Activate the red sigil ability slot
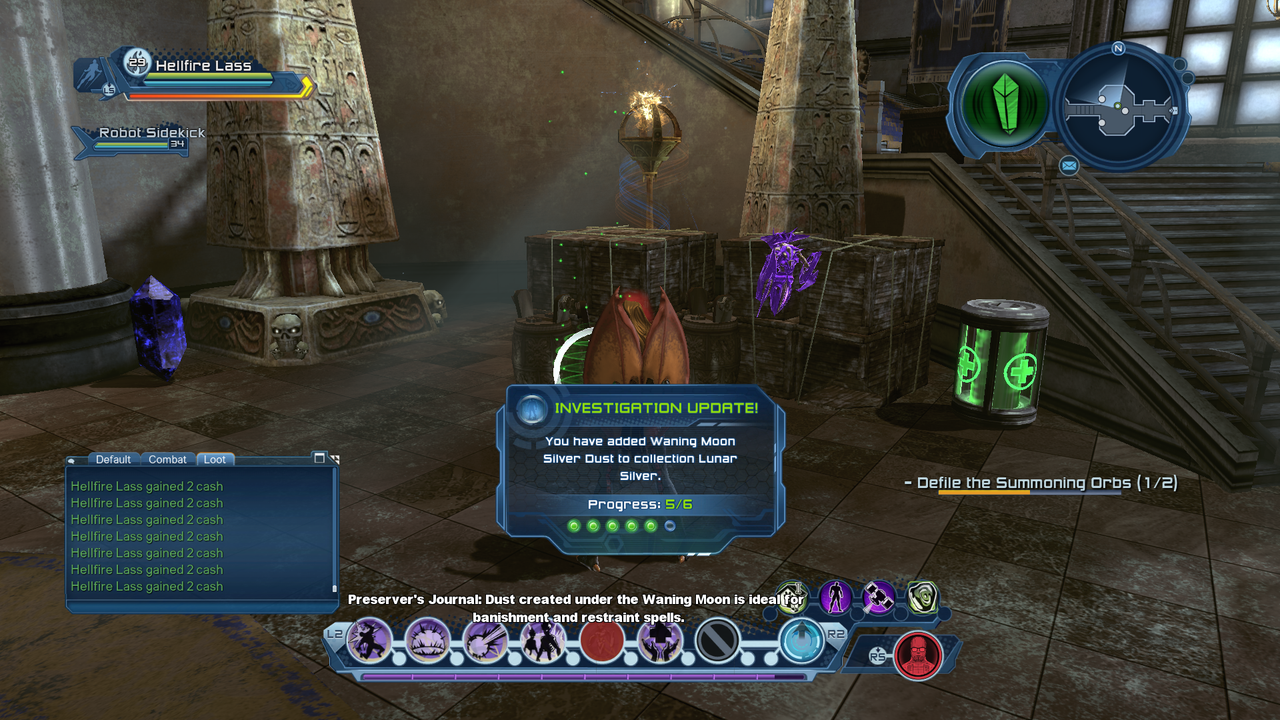The height and width of the screenshot is (720, 1280). pos(602,641)
